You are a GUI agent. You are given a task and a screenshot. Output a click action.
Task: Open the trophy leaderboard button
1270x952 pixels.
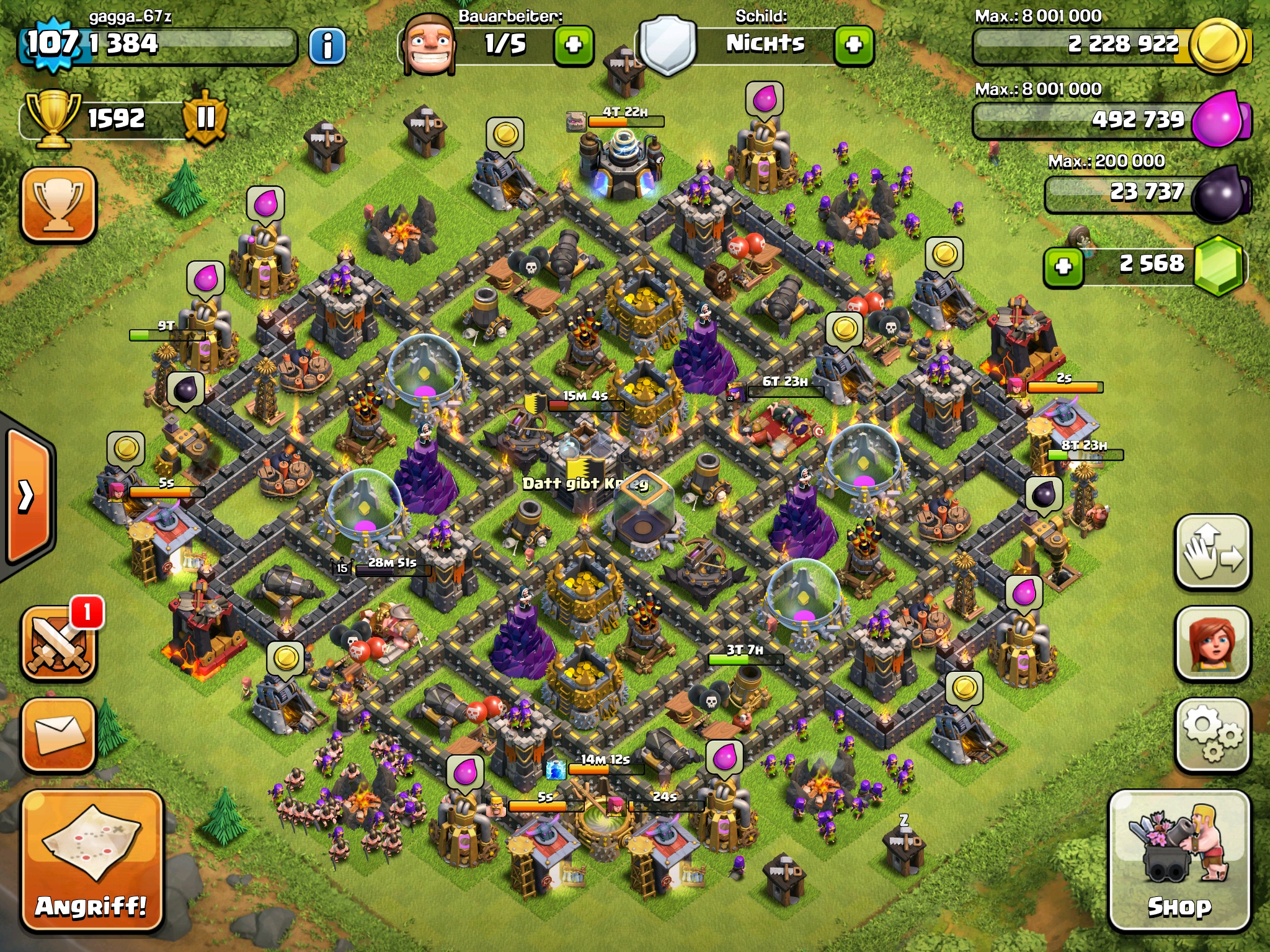click(x=59, y=204)
